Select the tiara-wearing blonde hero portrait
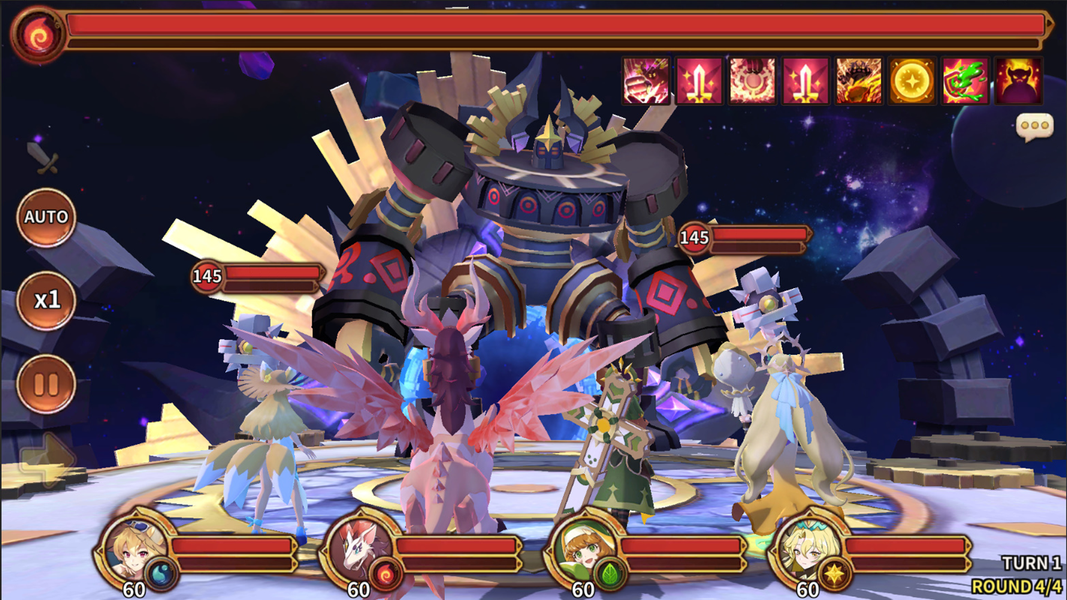The width and height of the screenshot is (1067, 600). coord(806,547)
